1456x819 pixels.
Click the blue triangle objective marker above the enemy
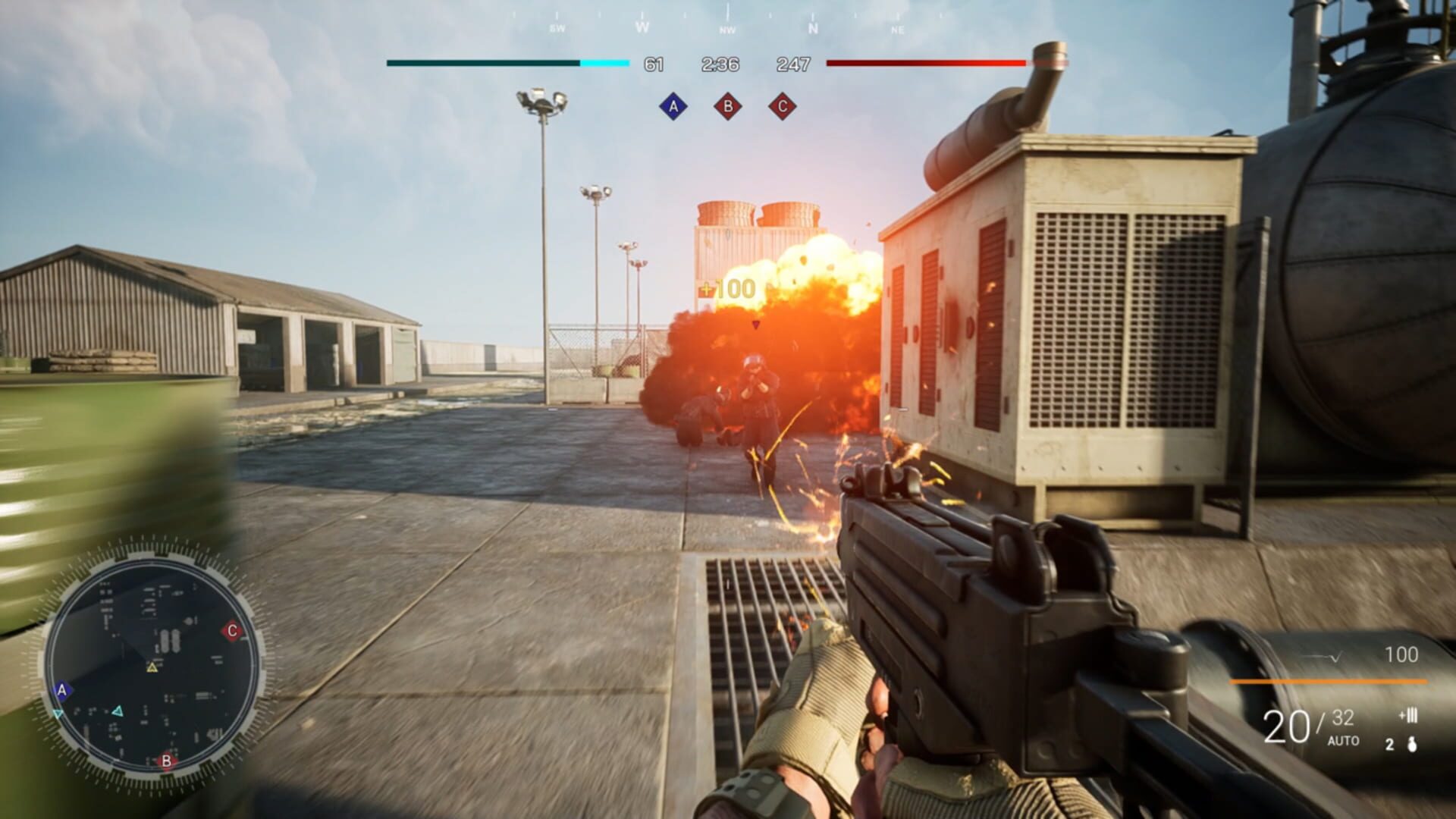[x=755, y=323]
